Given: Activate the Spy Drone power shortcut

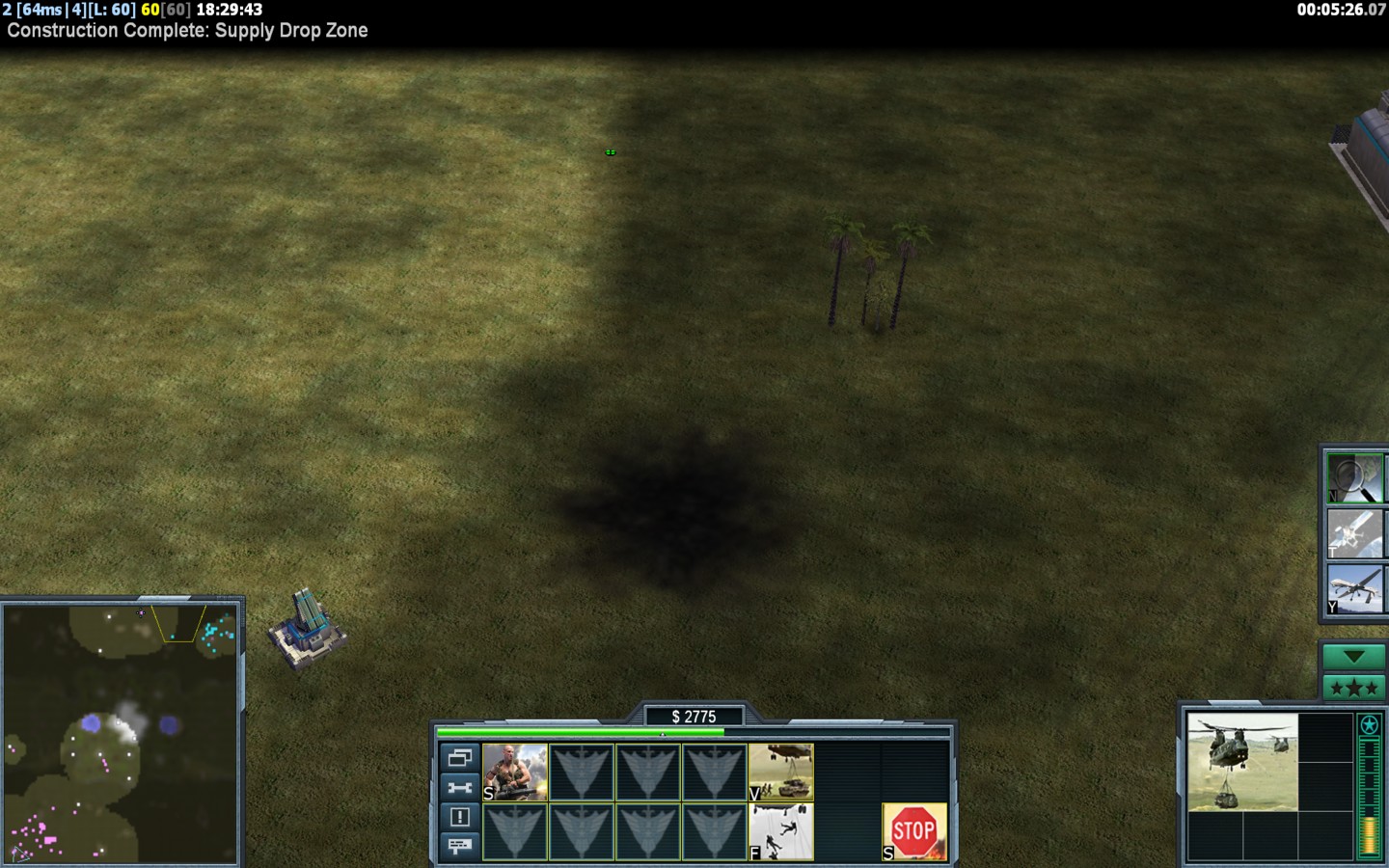Looking at the screenshot, I should [x=1354, y=588].
